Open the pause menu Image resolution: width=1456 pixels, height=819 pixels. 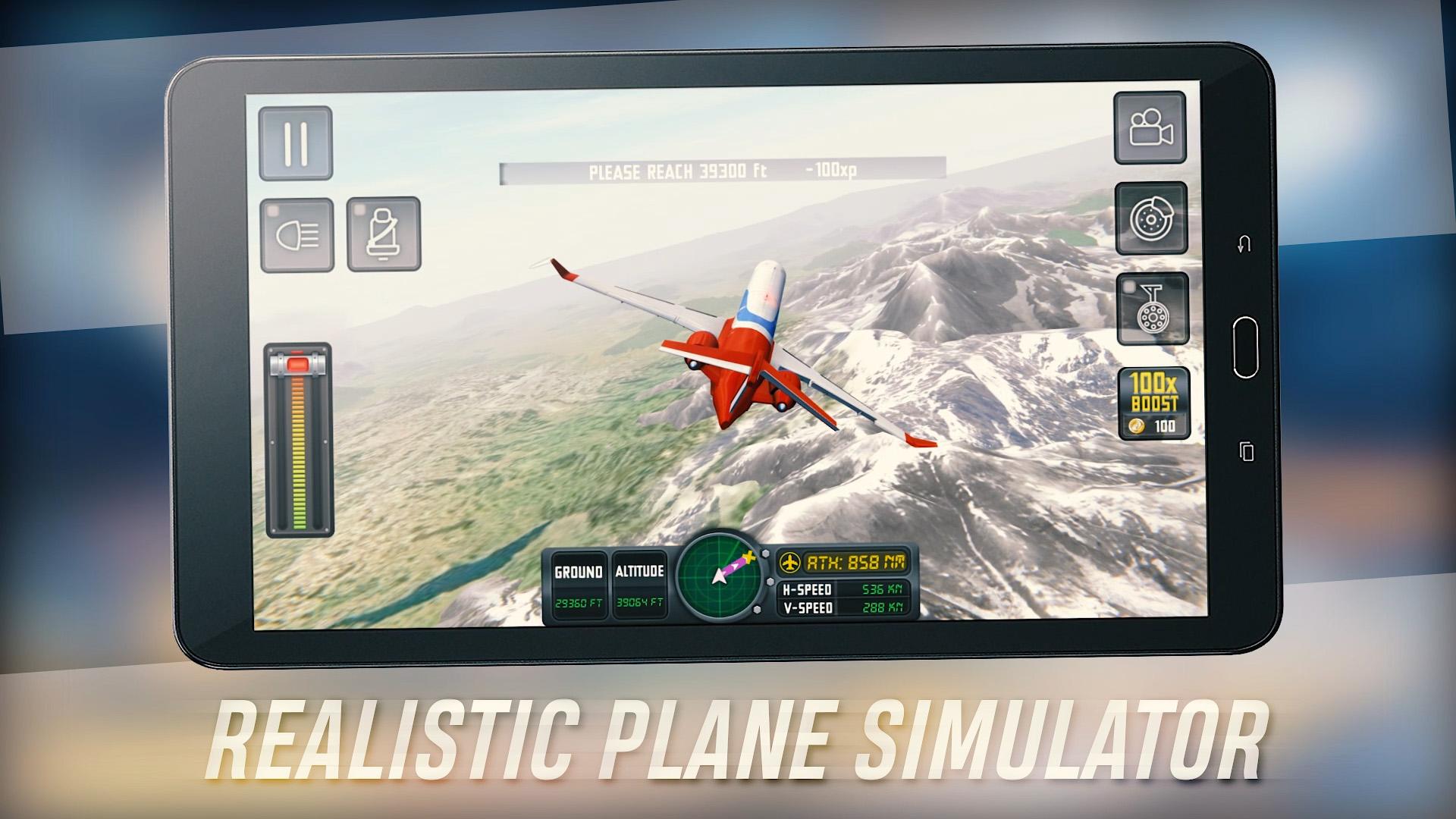296,143
